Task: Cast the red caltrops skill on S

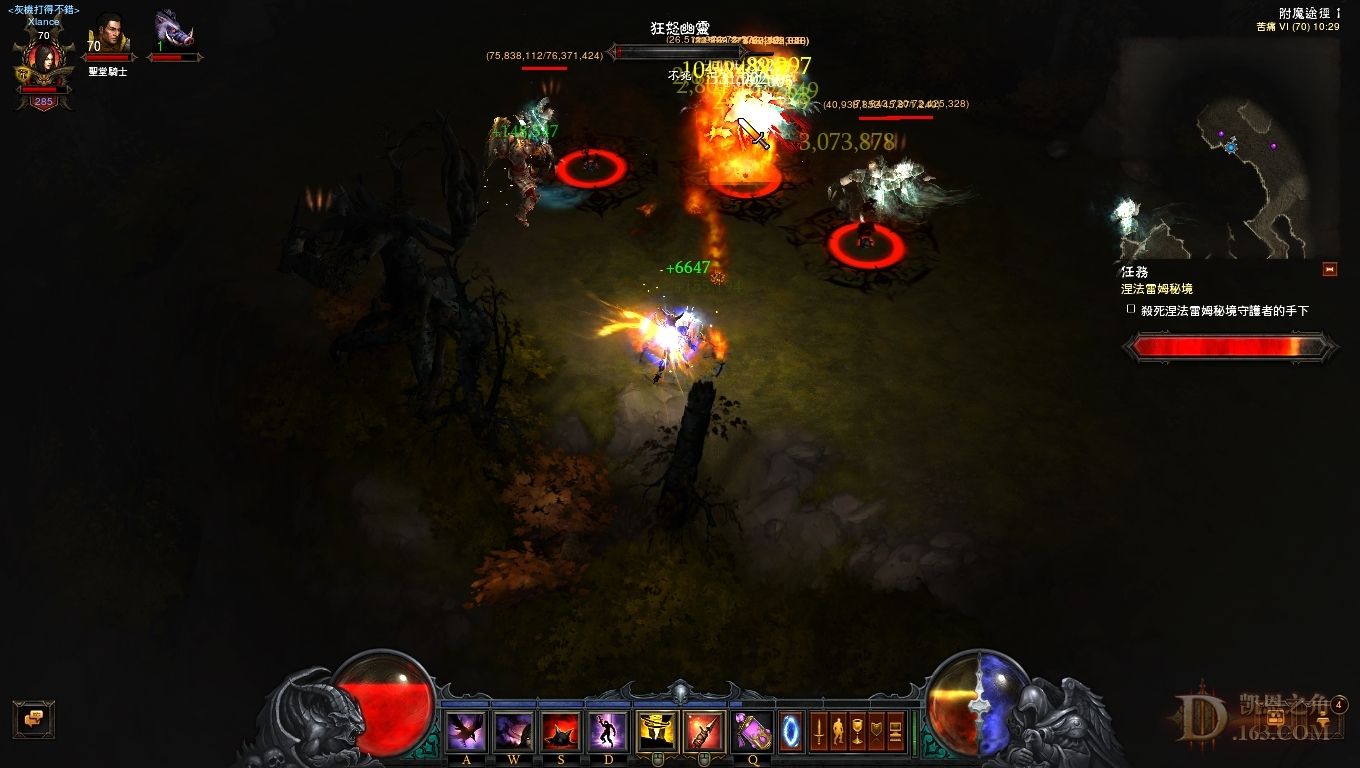Action: [x=561, y=731]
